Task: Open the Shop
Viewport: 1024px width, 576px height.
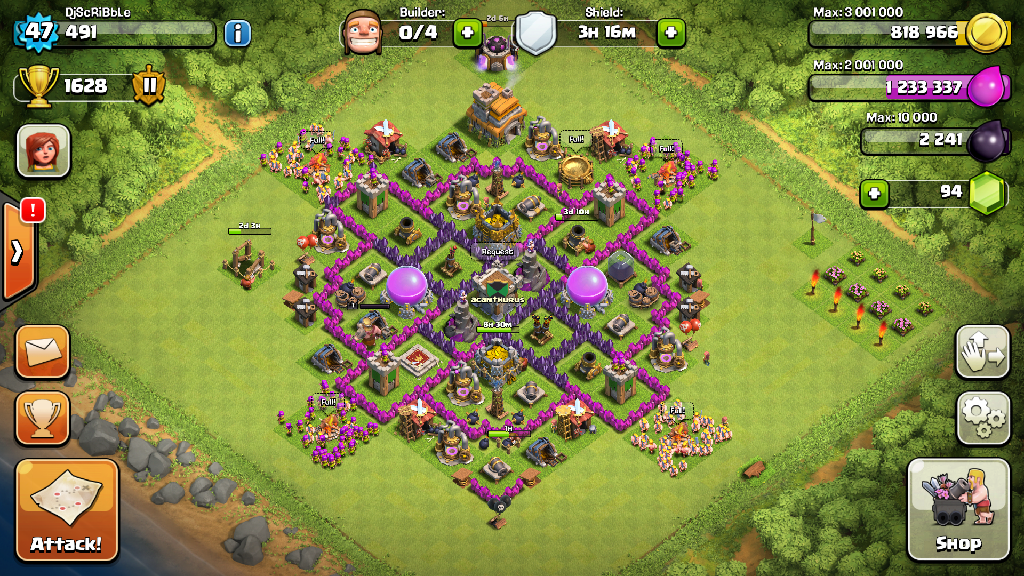Action: coord(957,509)
